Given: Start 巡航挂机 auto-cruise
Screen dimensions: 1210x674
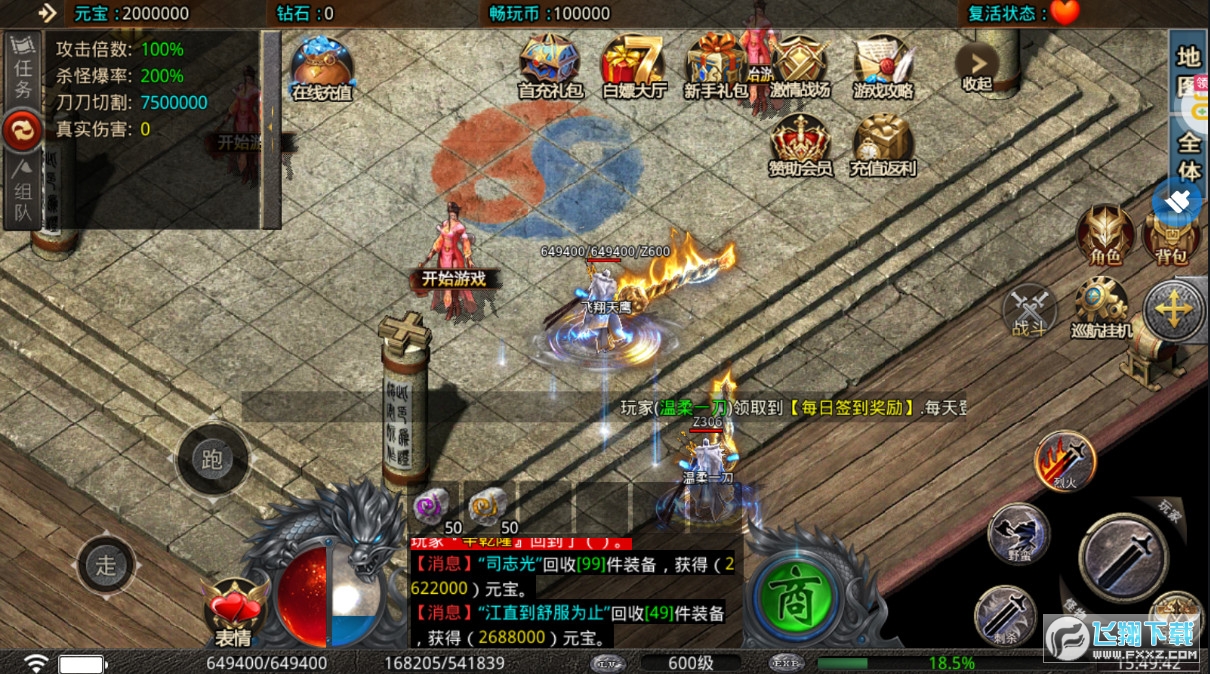Looking at the screenshot, I should pos(1102,307).
